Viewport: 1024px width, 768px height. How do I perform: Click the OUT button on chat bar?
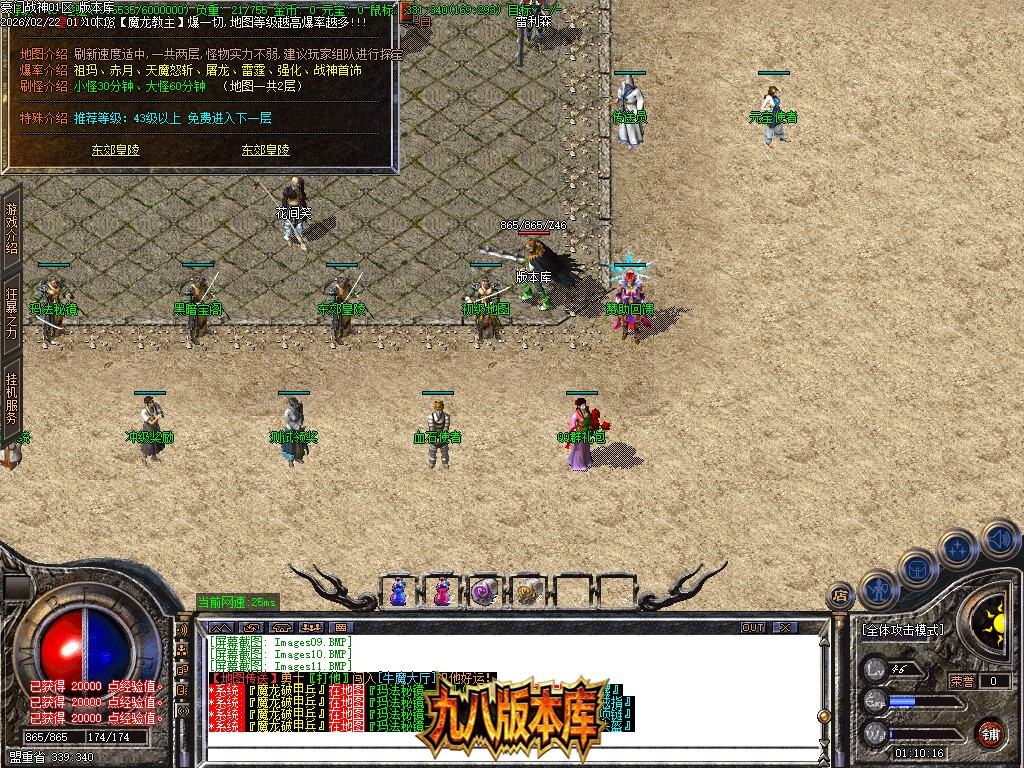pyautogui.click(x=753, y=627)
